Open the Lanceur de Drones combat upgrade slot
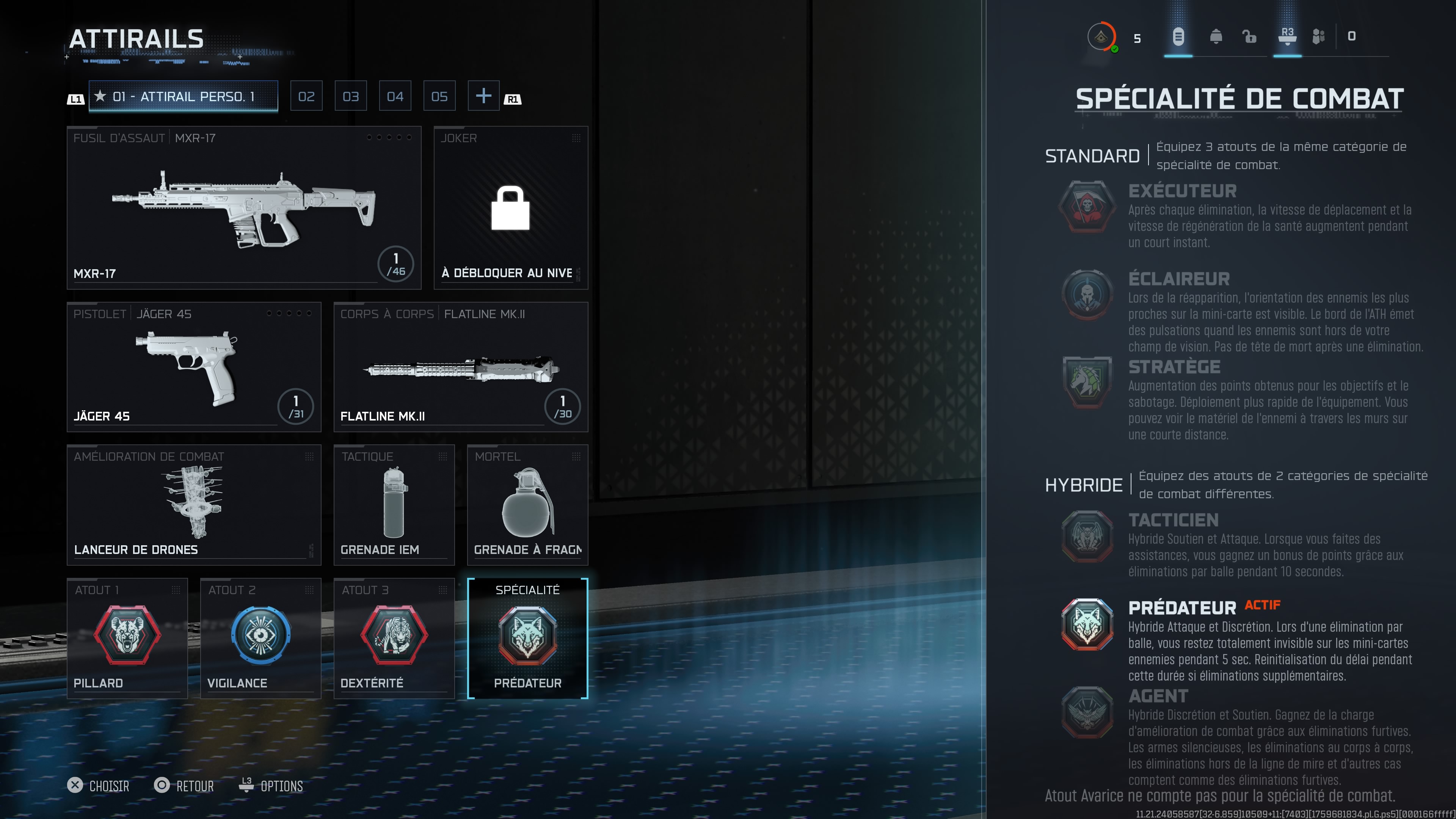1456x819 pixels. click(194, 505)
